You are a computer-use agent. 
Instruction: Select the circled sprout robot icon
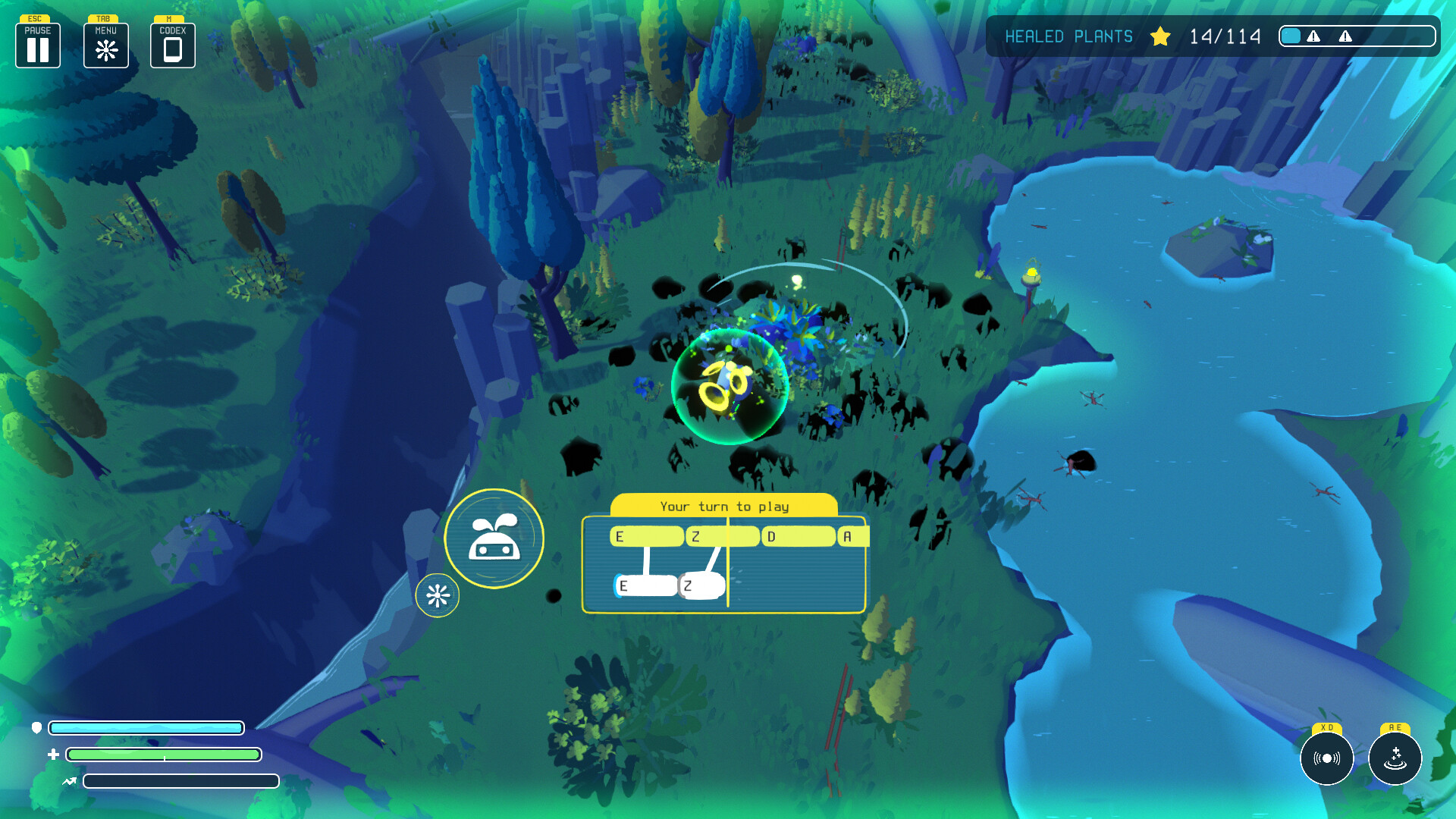coord(494,537)
